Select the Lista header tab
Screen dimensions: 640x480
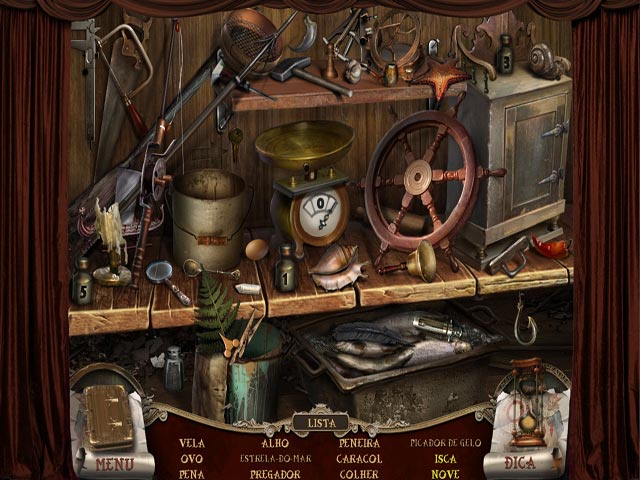[319, 423]
